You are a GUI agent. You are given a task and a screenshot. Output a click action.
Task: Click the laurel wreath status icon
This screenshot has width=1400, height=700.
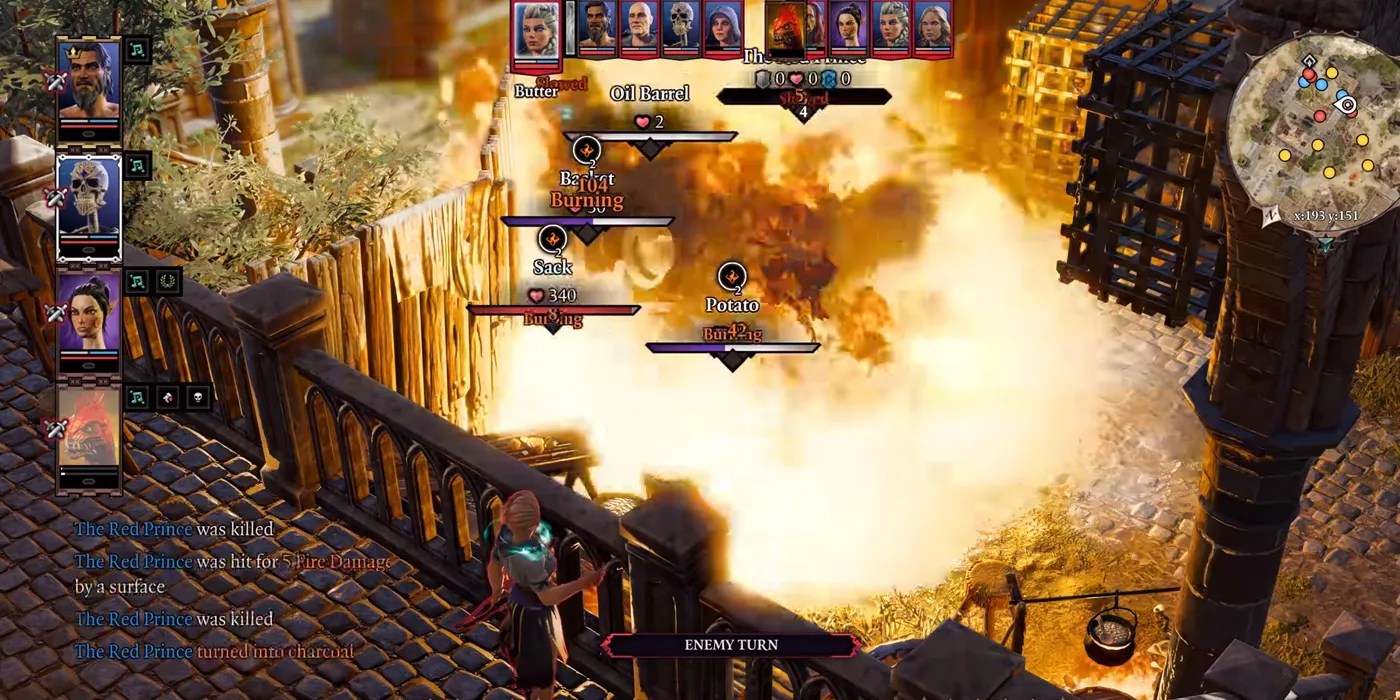[168, 282]
